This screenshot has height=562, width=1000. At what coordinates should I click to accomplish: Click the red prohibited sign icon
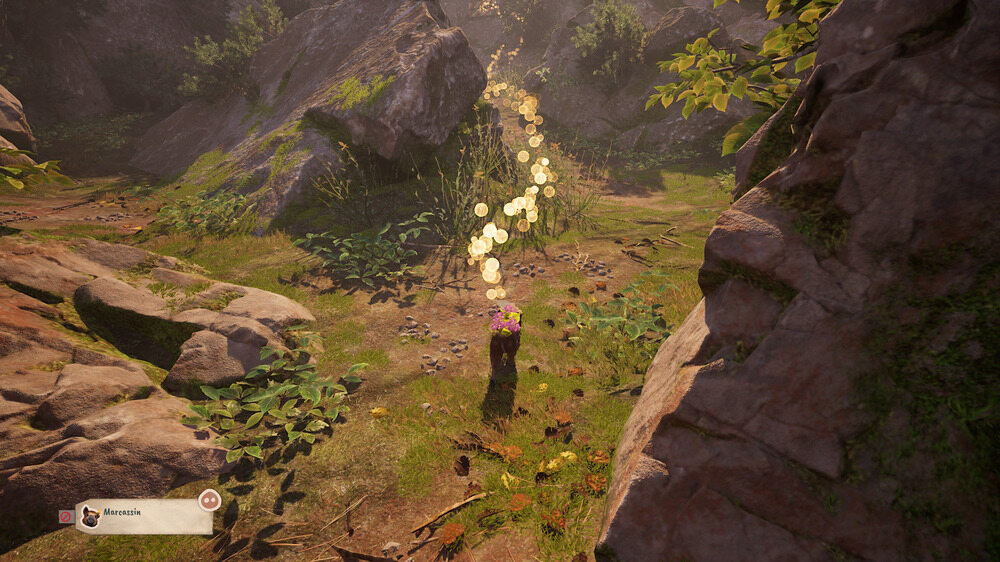point(66,517)
